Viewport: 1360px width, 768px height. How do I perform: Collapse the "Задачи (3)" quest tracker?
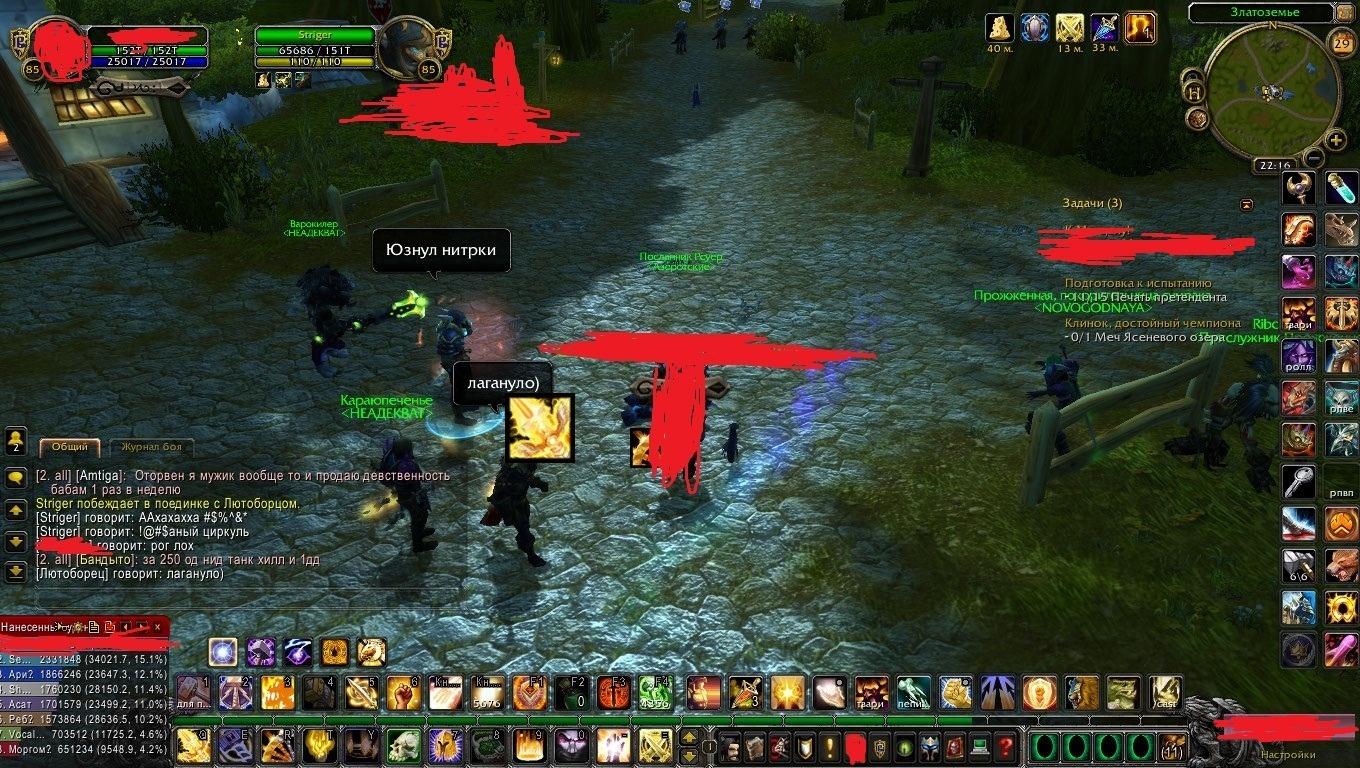pyautogui.click(x=1246, y=204)
